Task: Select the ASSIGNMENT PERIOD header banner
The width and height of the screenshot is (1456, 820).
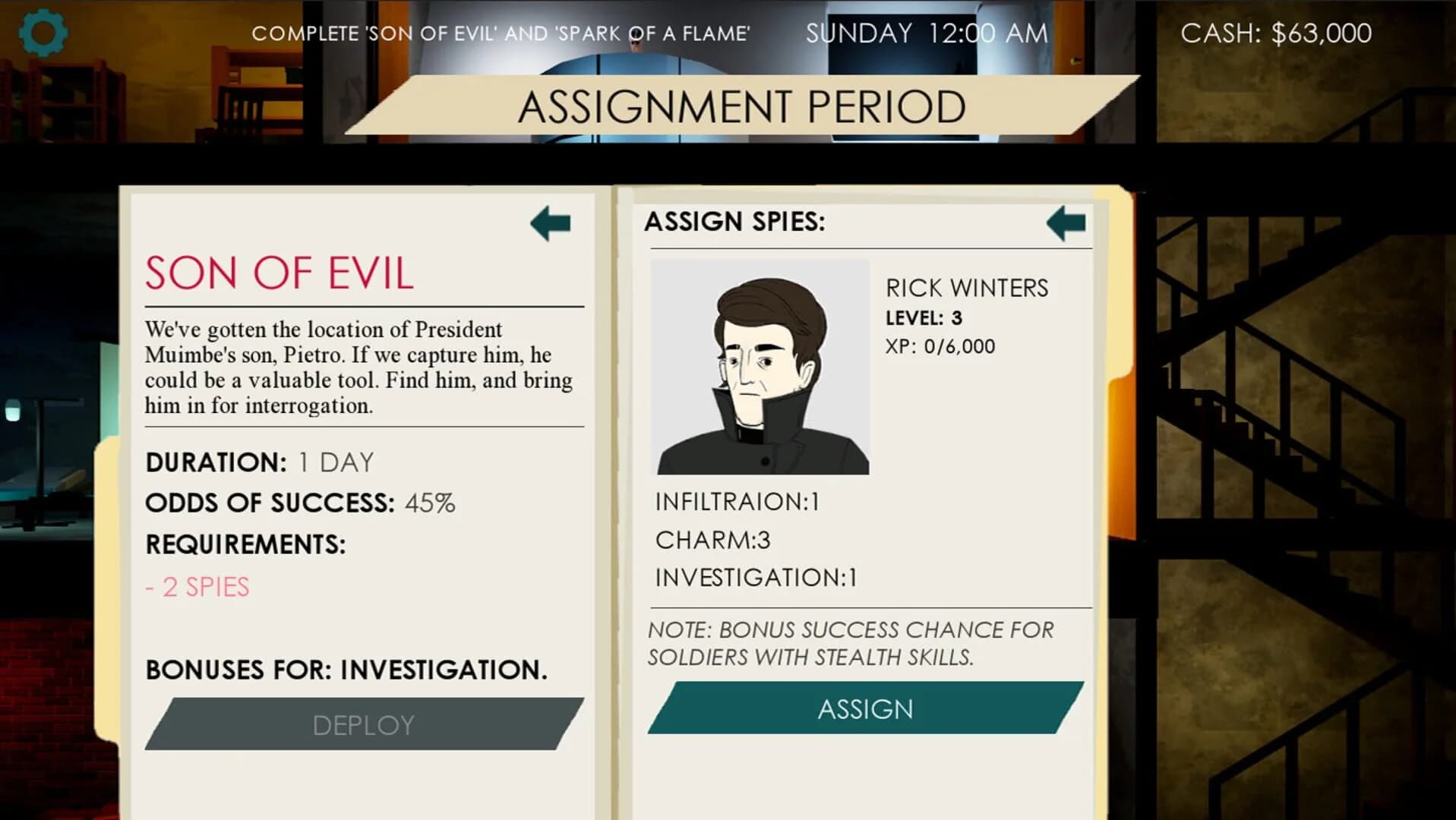Action: [741, 106]
